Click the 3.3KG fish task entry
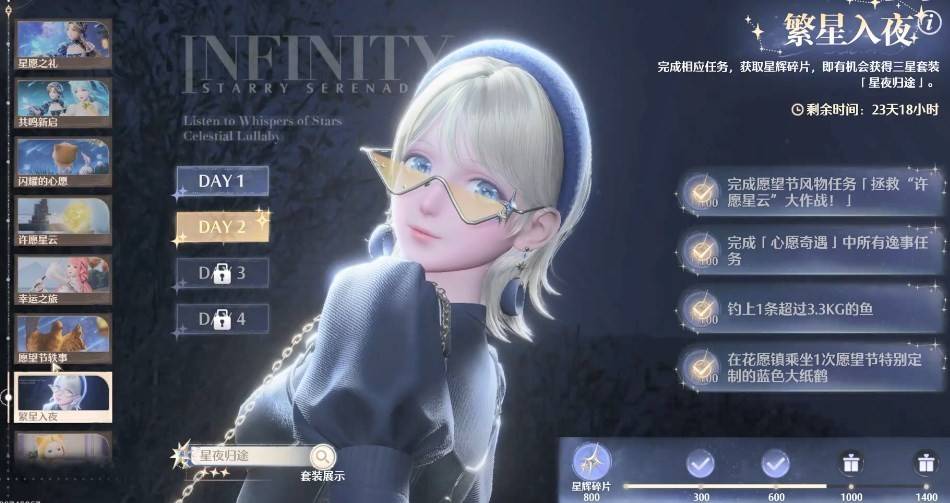 [810, 307]
